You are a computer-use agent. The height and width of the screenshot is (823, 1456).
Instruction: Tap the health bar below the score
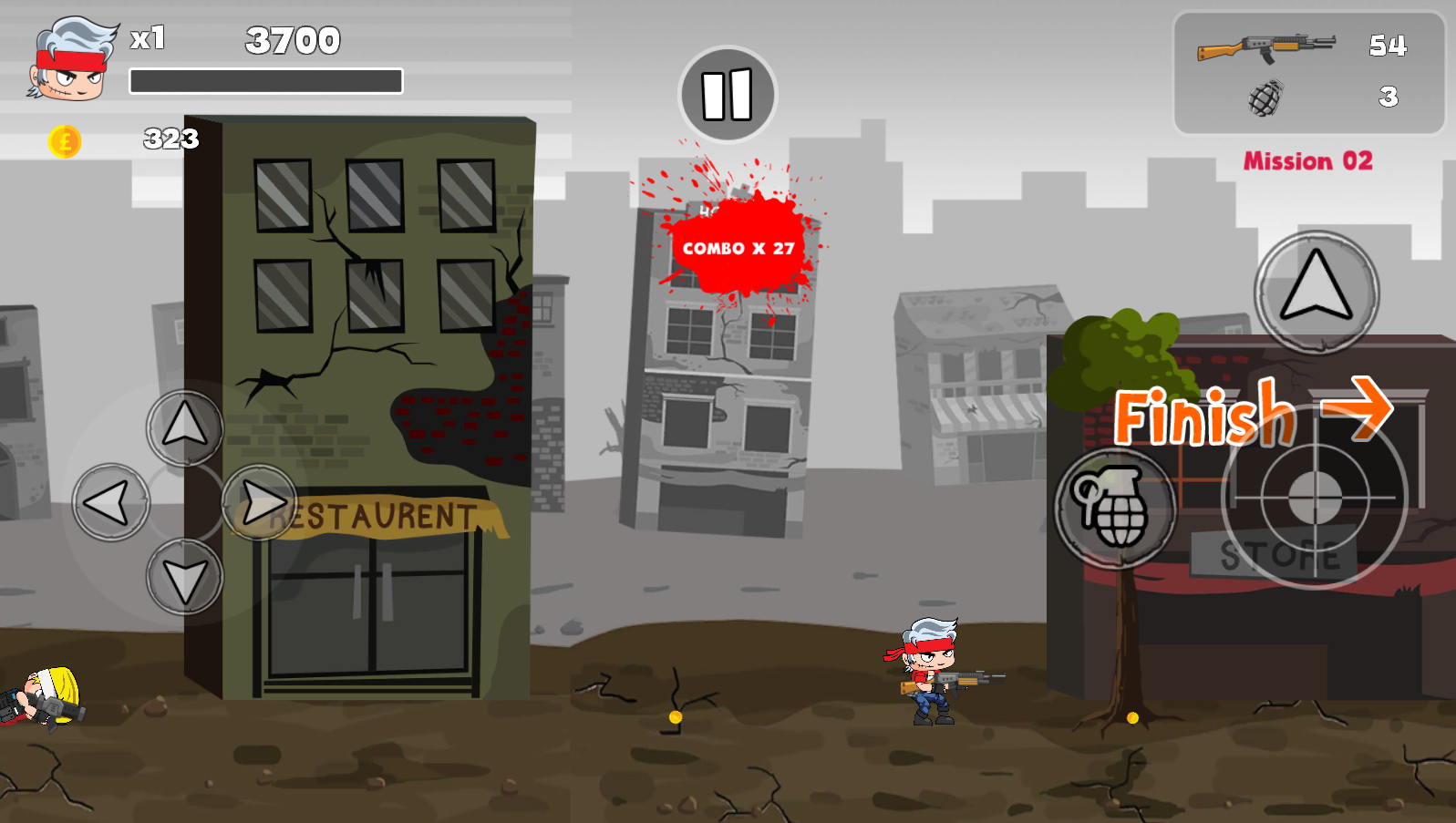267,82
